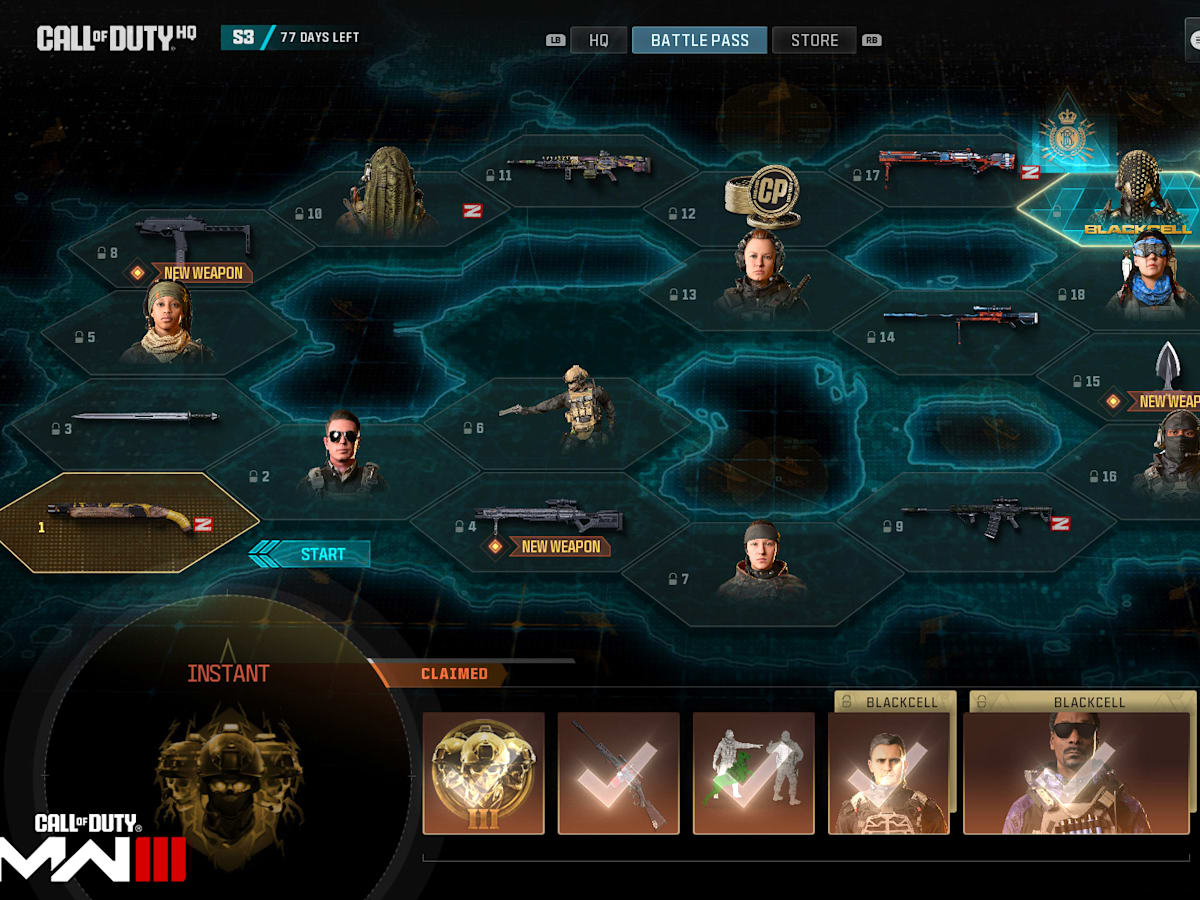Viewport: 1200px width, 900px height.
Task: Open sector 5 headscarf operator tile
Action: (x=165, y=330)
